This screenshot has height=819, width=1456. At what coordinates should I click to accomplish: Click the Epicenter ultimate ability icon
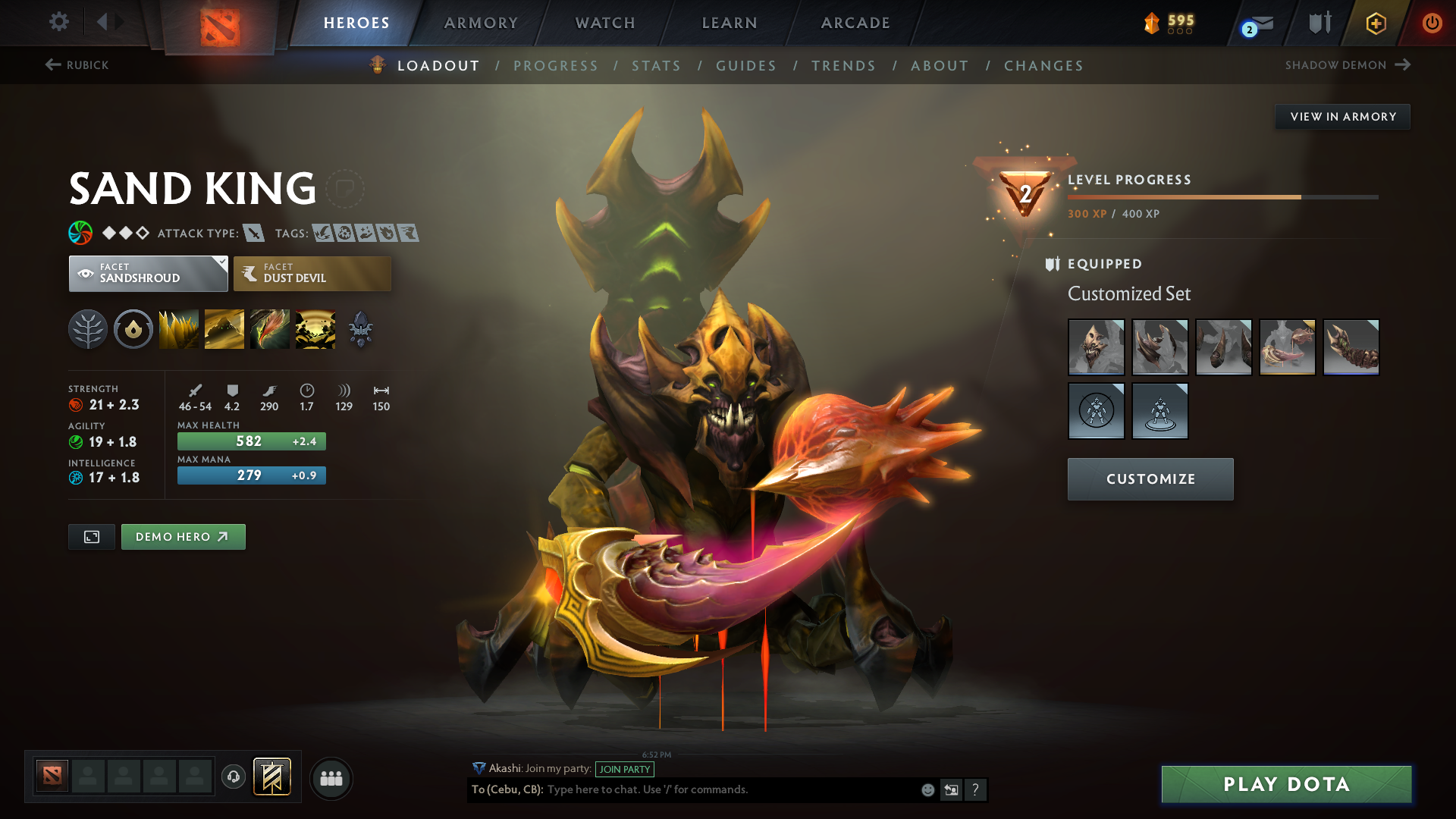tap(315, 328)
